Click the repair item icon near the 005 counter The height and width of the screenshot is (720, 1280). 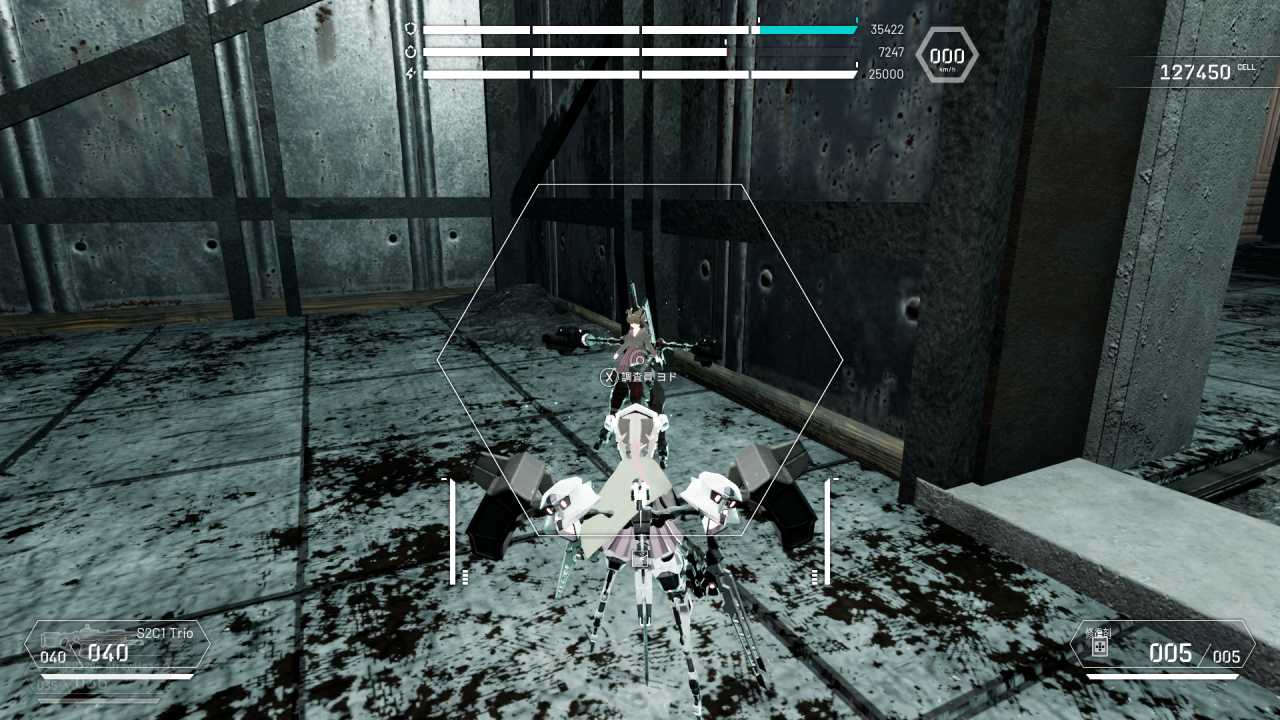click(x=1098, y=648)
